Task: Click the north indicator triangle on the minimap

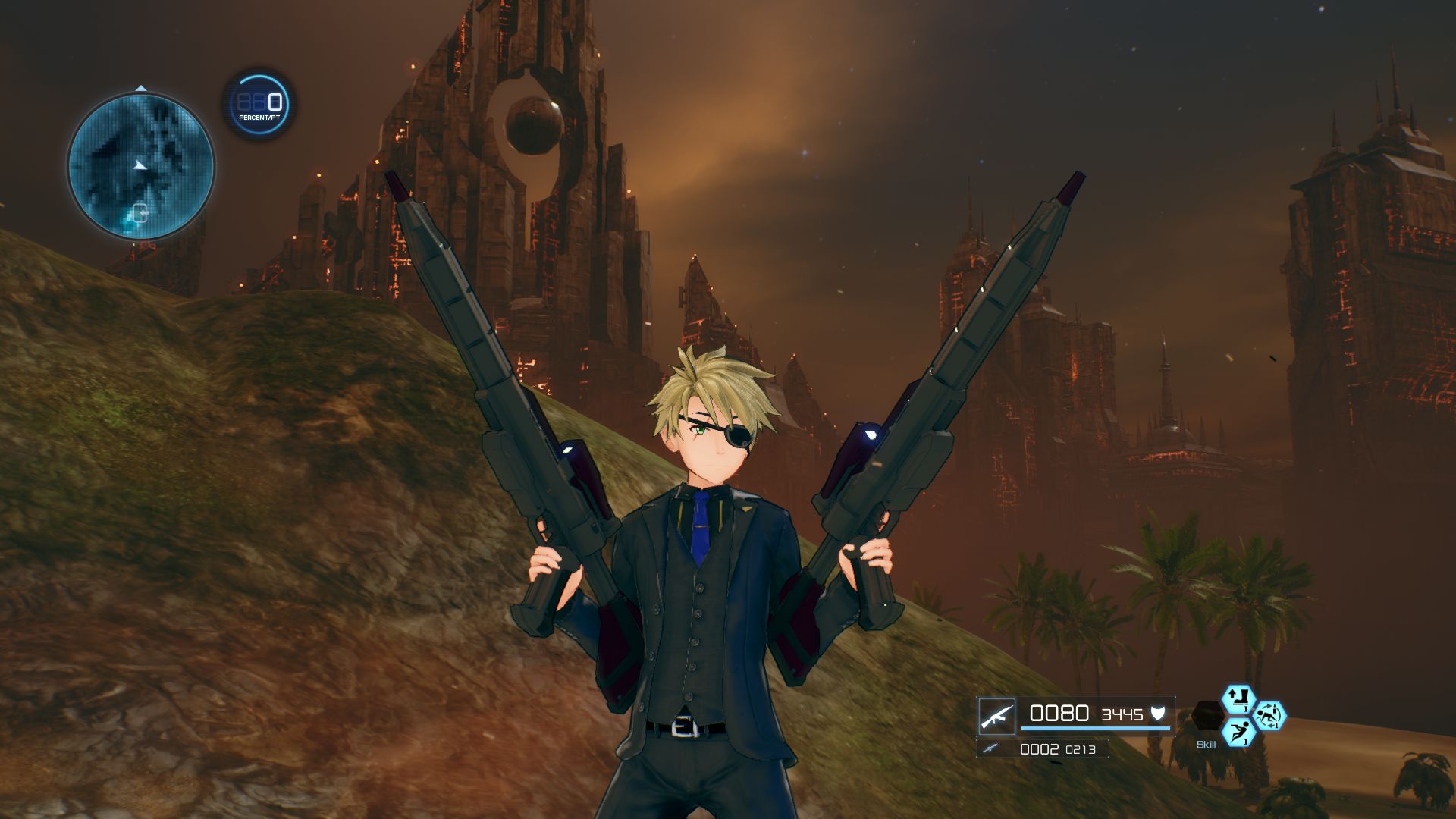Action: tap(141, 88)
